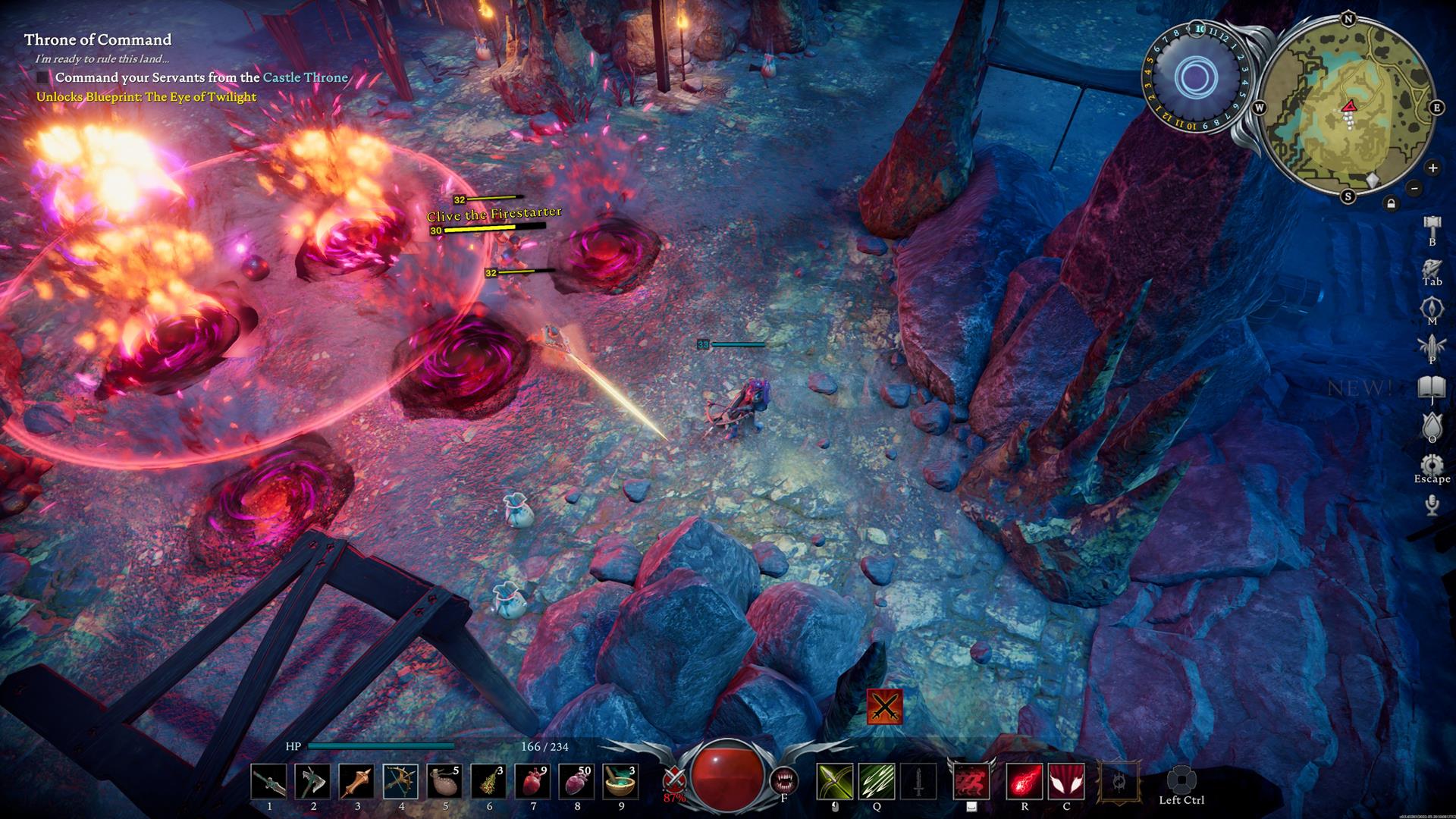Equip the axe from hotbar slot 2
The height and width of the screenshot is (819, 1456).
tap(312, 782)
